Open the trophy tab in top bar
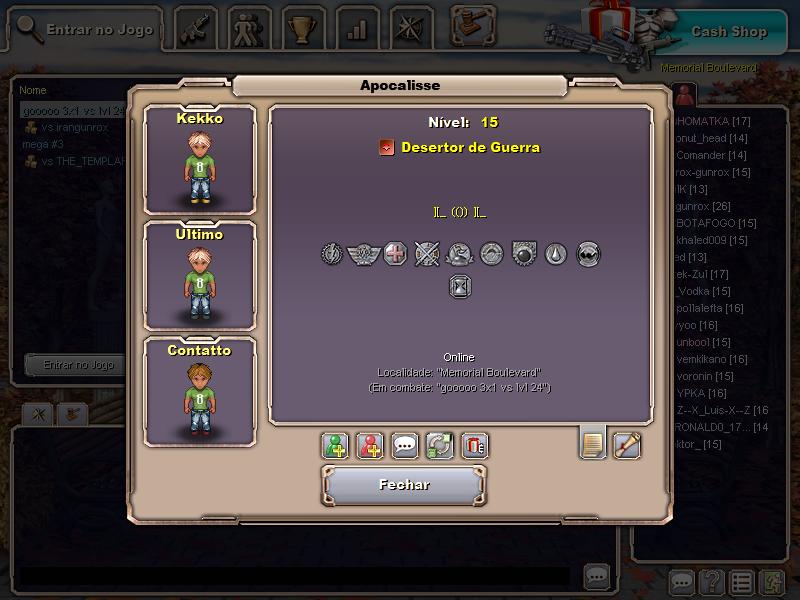The height and width of the screenshot is (600, 800). point(301,29)
